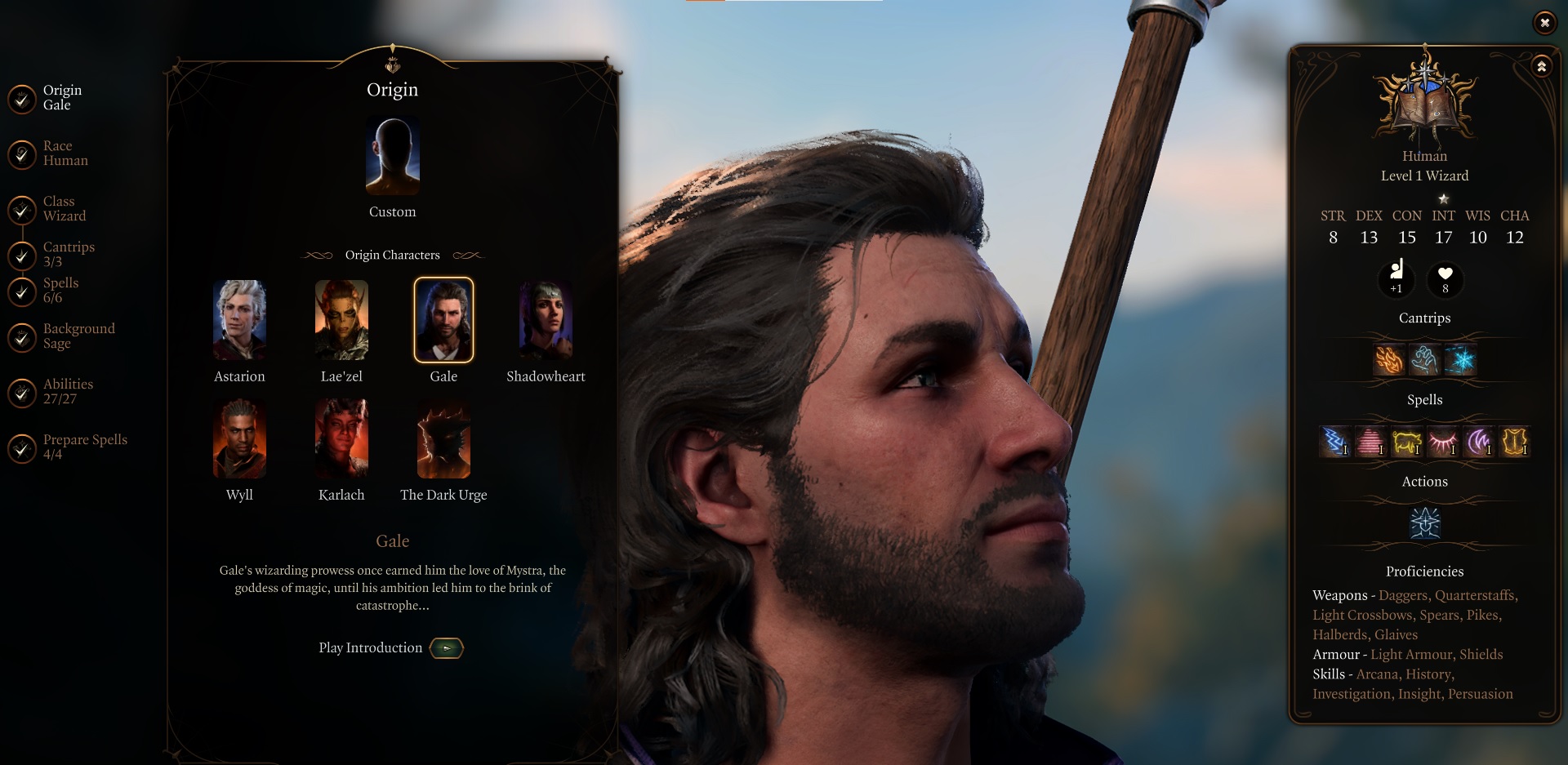Click the wizard class emblem above Human label
Screen dimensions: 1568x765
click(1424, 98)
